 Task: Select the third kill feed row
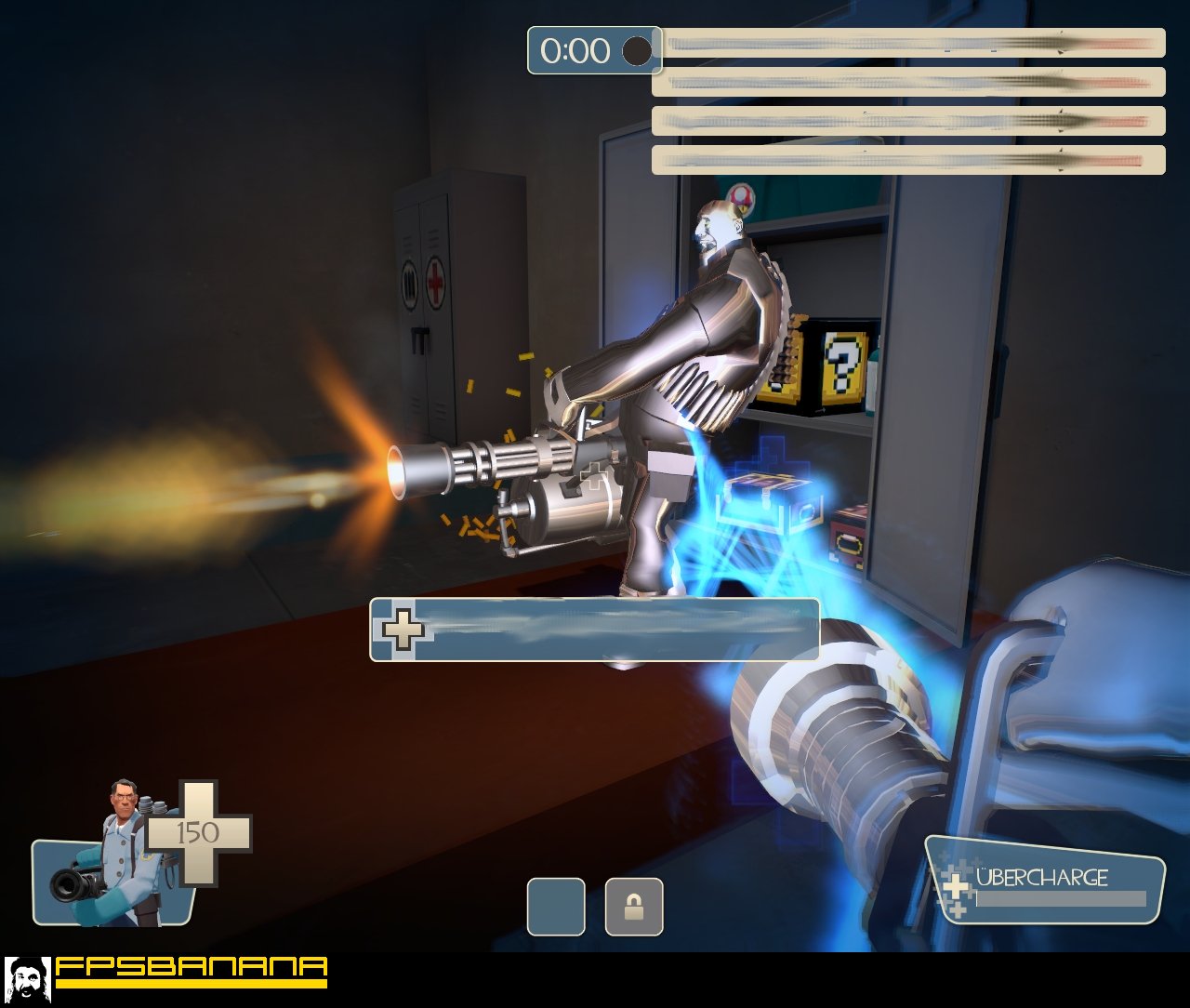pos(906,121)
